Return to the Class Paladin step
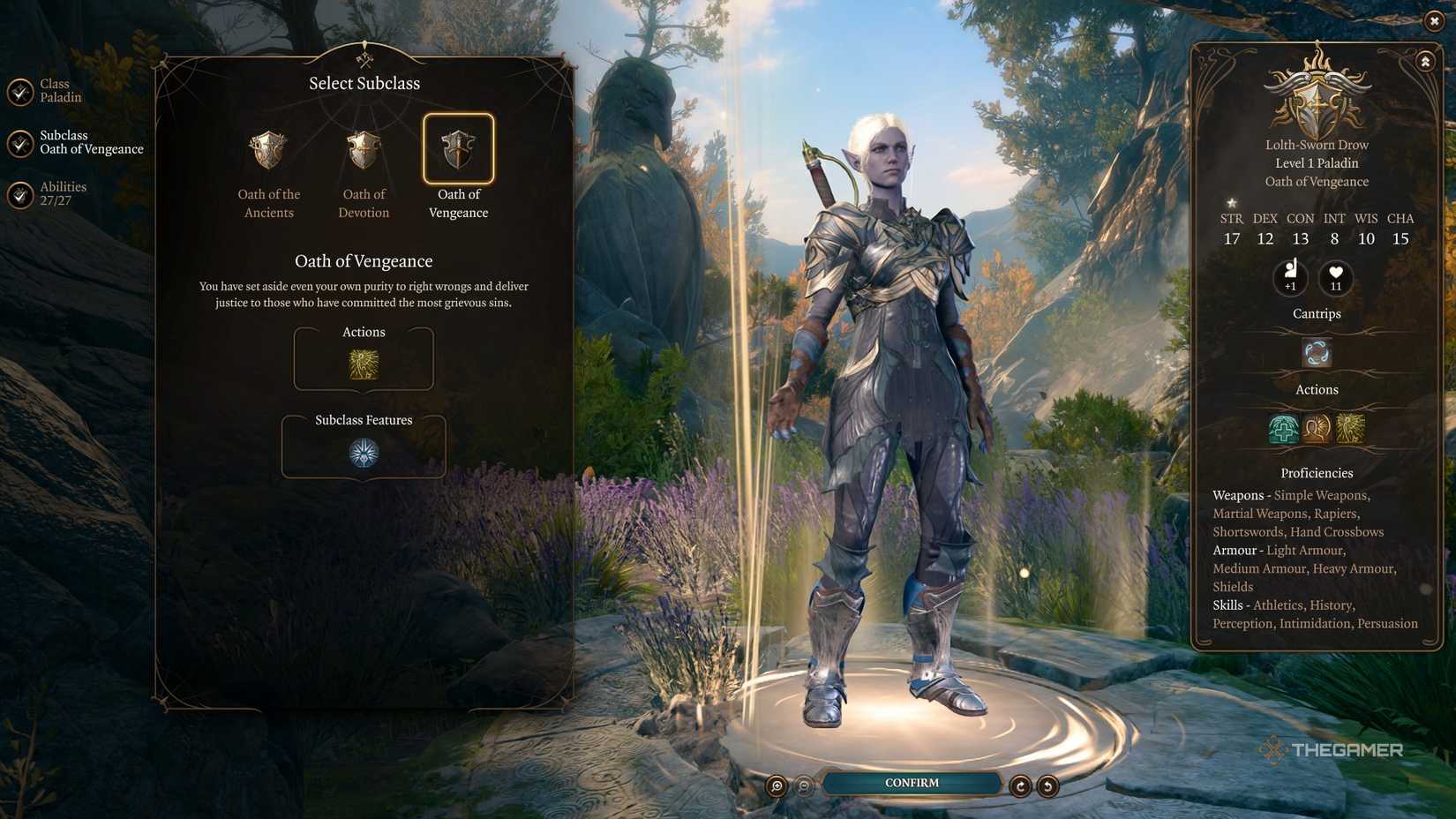The height and width of the screenshot is (819, 1456). coord(58,90)
